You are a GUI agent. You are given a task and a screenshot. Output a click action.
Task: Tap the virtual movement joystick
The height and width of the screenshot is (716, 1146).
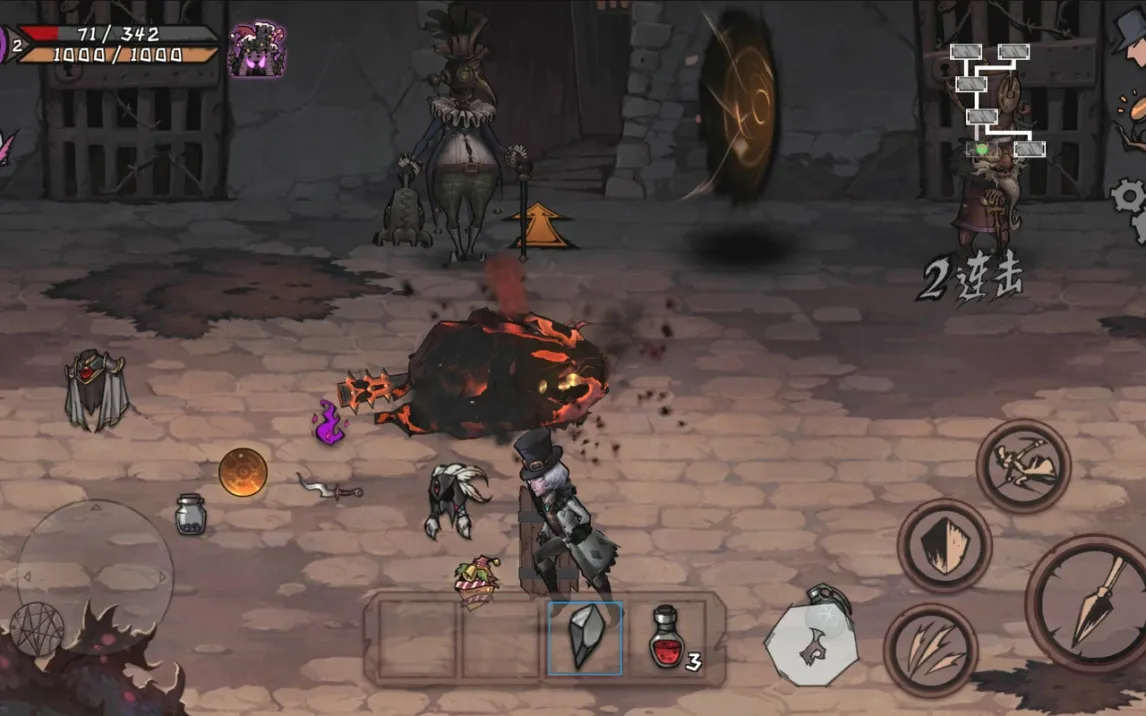tap(95, 576)
